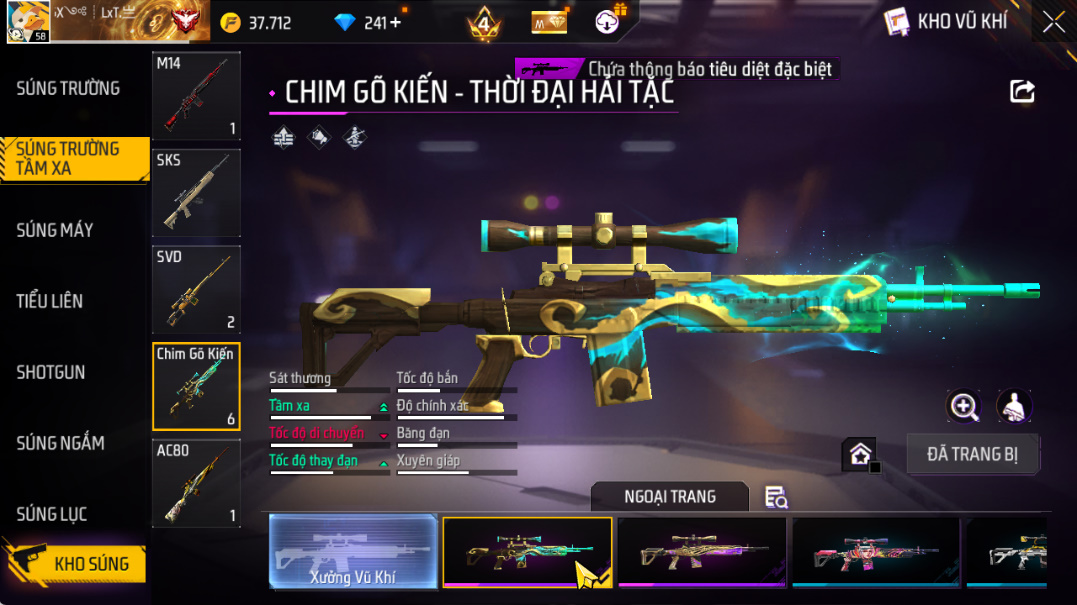Open the Xưởng Vũ Khí workshop tile

tap(353, 551)
